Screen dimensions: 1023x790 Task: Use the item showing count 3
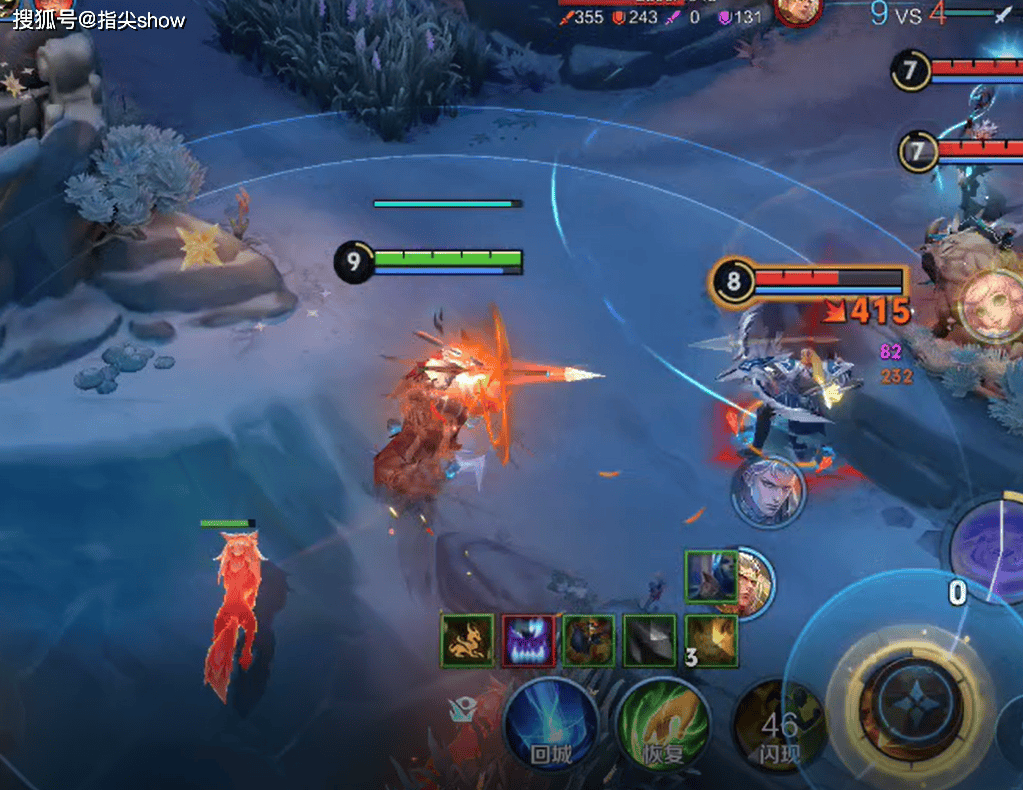click(x=711, y=641)
